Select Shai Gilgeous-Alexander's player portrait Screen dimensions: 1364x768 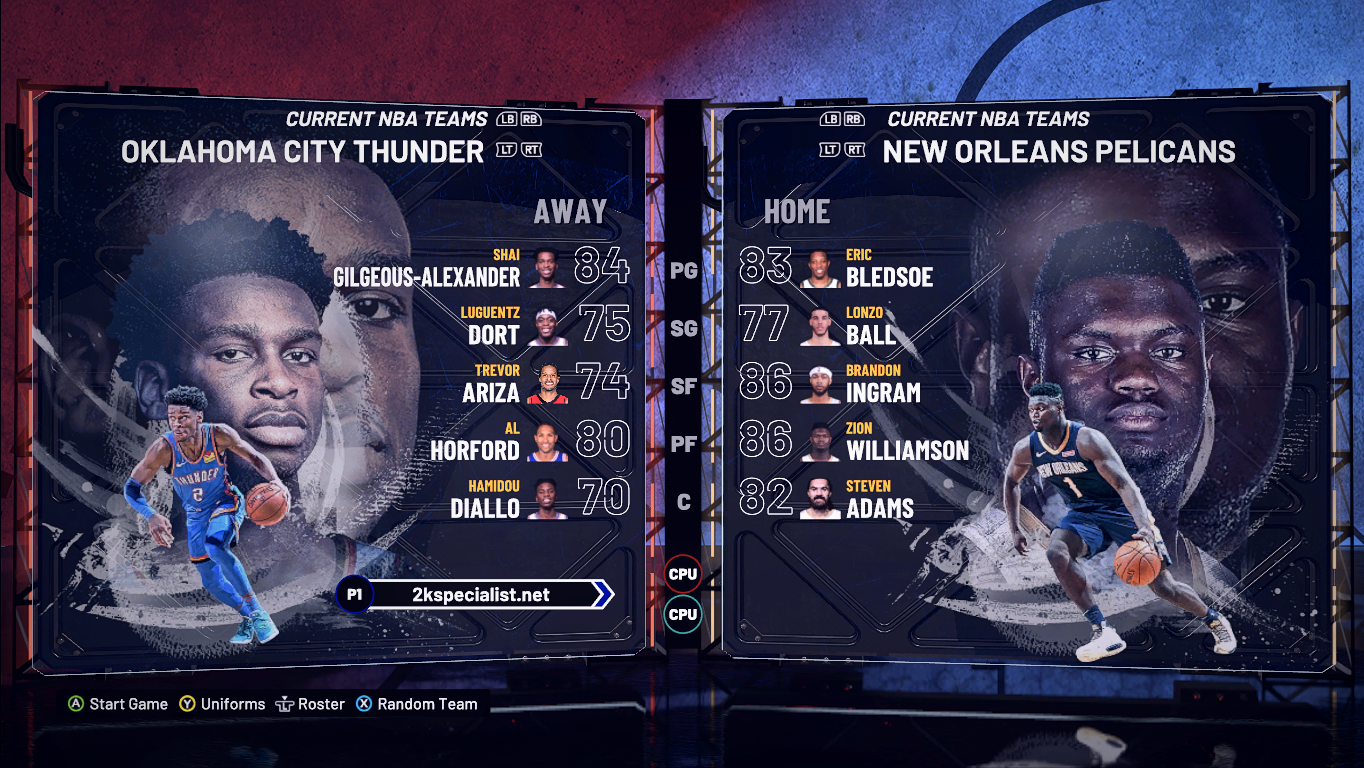point(548,266)
